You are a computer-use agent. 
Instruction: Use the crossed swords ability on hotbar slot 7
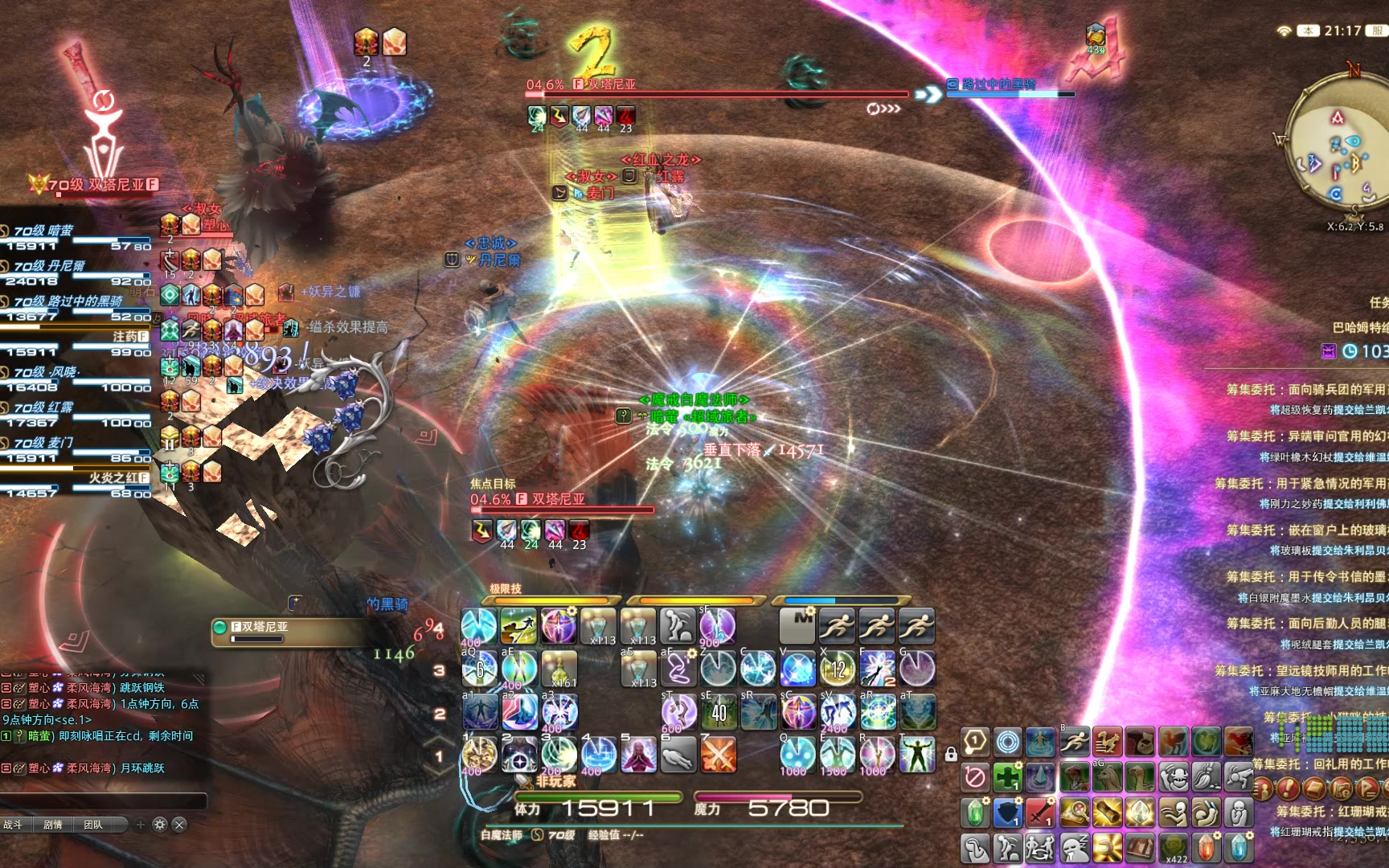coord(719,755)
